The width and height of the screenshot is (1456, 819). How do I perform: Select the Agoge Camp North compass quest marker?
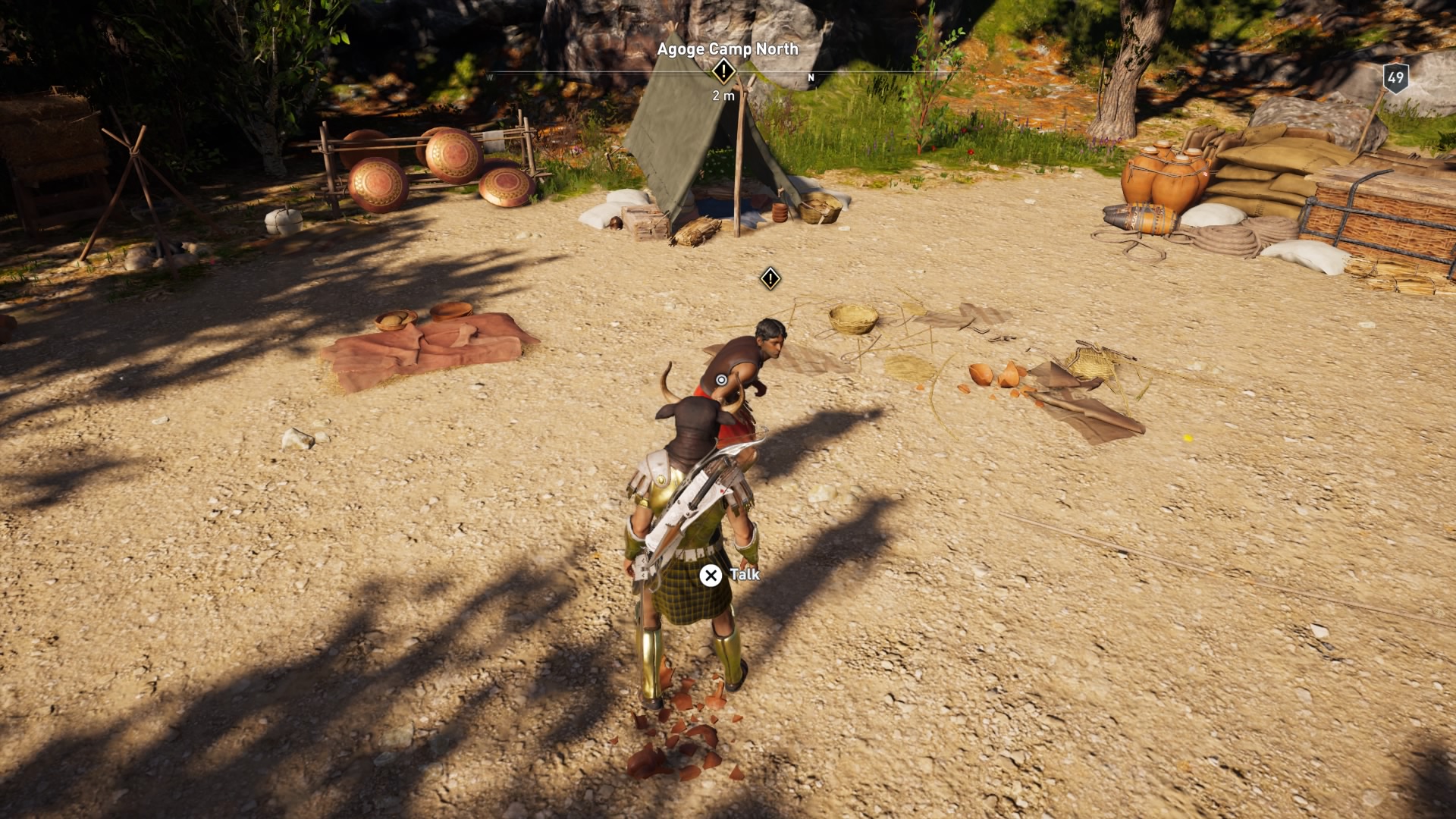point(723,72)
